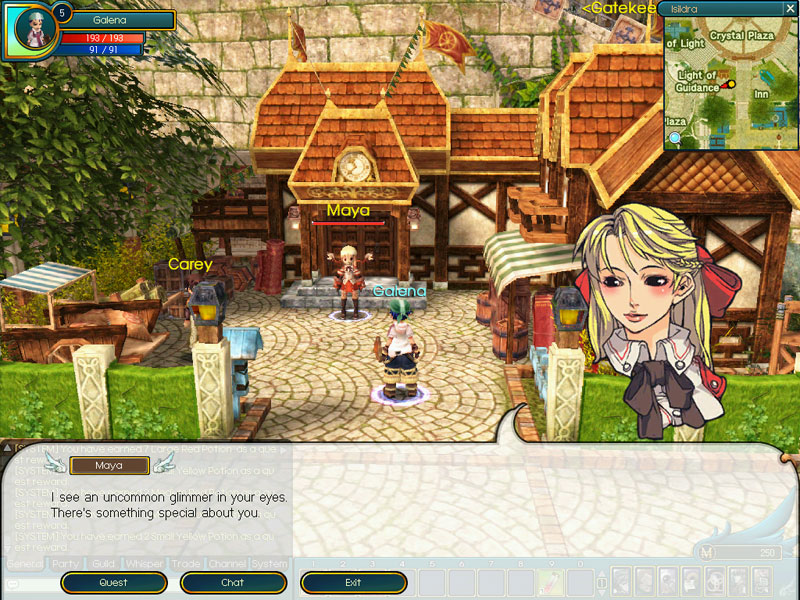
Task: Switch to the Channel chat tab
Action: tap(227, 564)
